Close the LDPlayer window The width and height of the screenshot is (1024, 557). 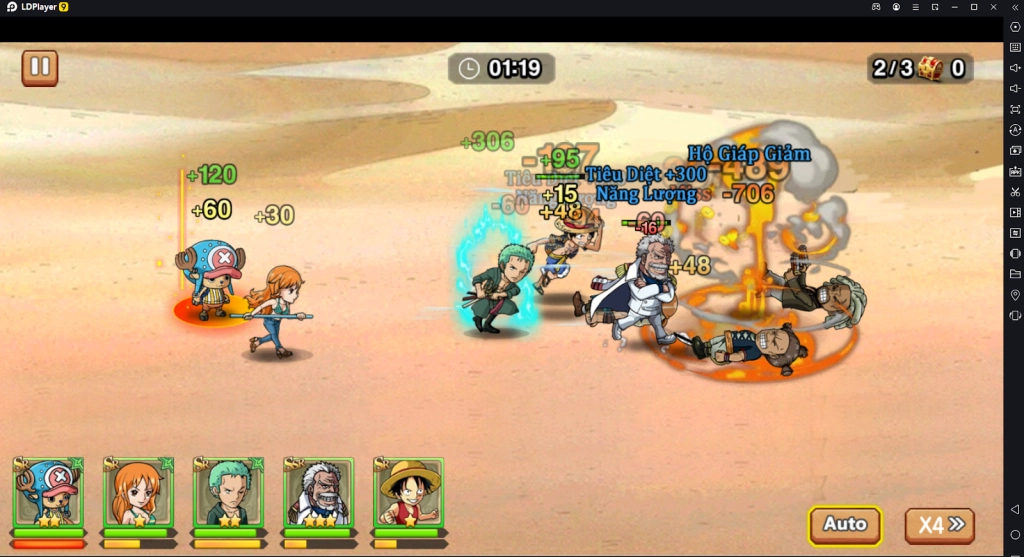[993, 7]
